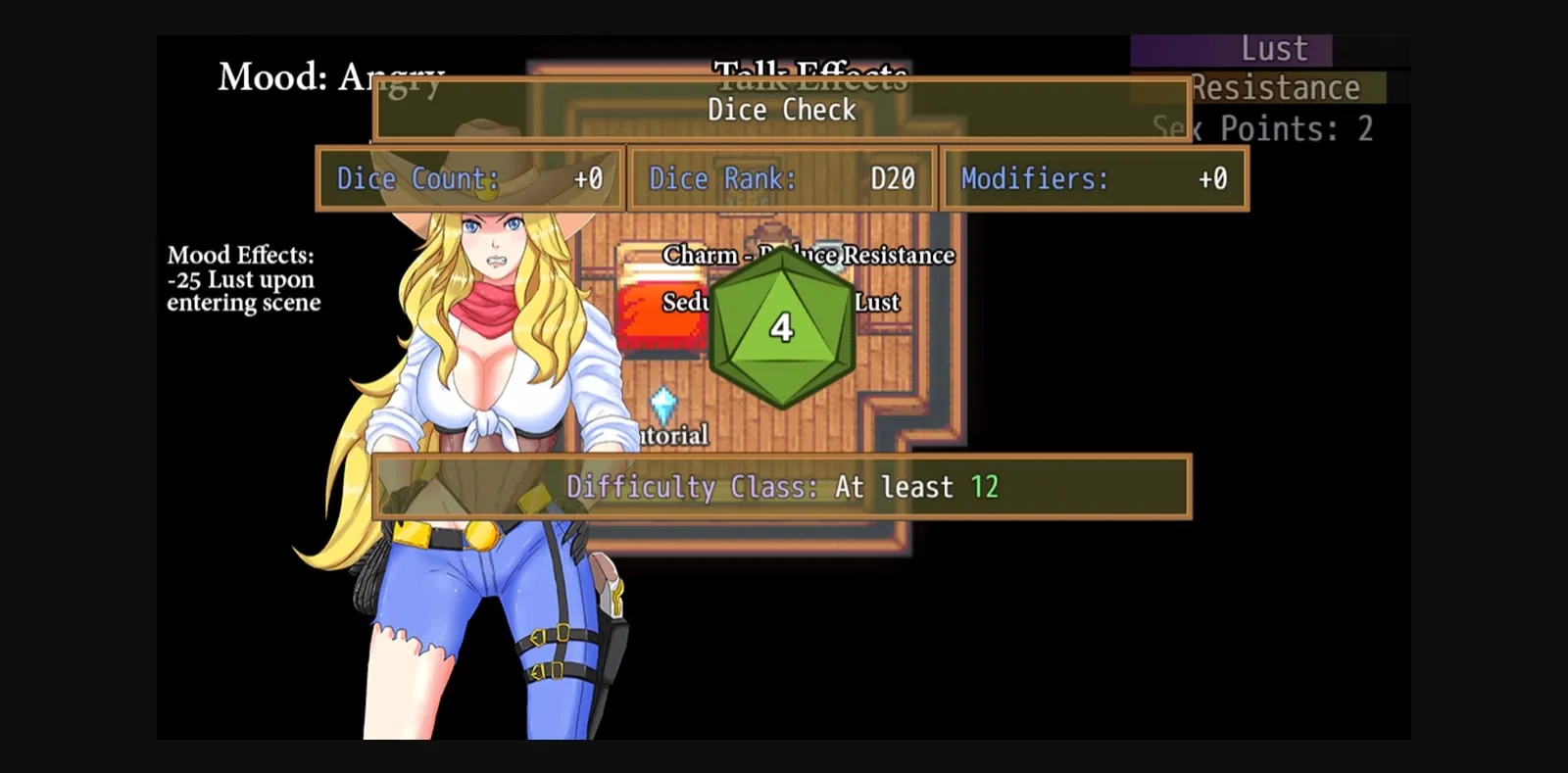Image resolution: width=1568 pixels, height=773 pixels.
Task: Choose the Charm - Reduce Resistance option
Action: 809,255
